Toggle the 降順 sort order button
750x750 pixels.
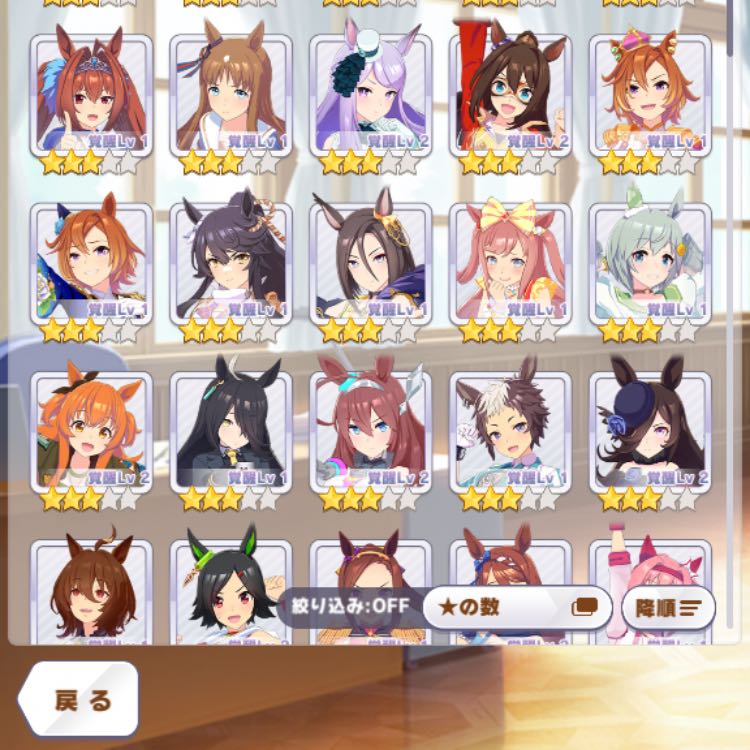[x=667, y=607]
